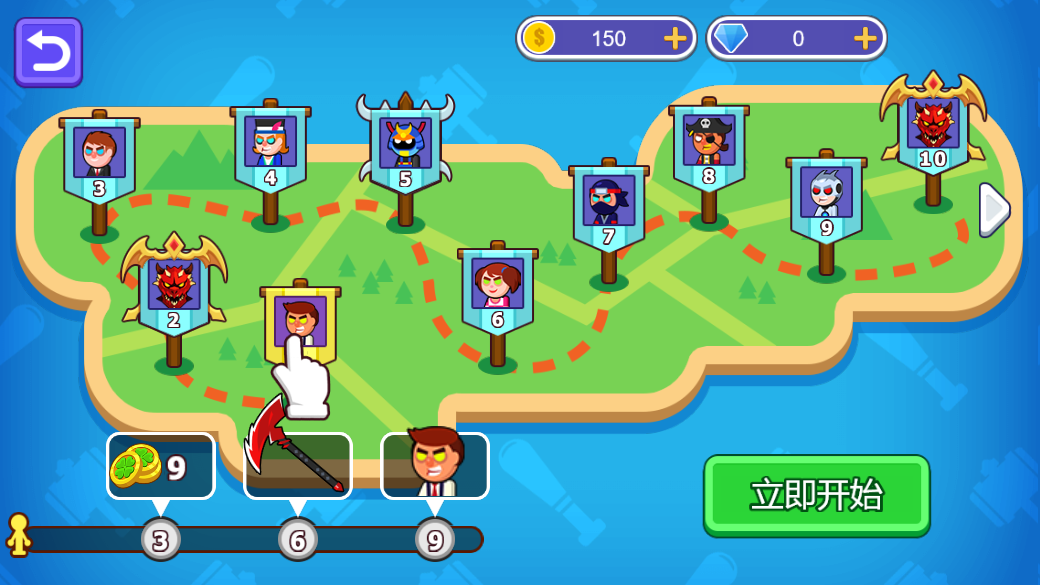Viewport: 1040px width, 585px height.
Task: Add more gold coins with plus button
Action: click(675, 39)
